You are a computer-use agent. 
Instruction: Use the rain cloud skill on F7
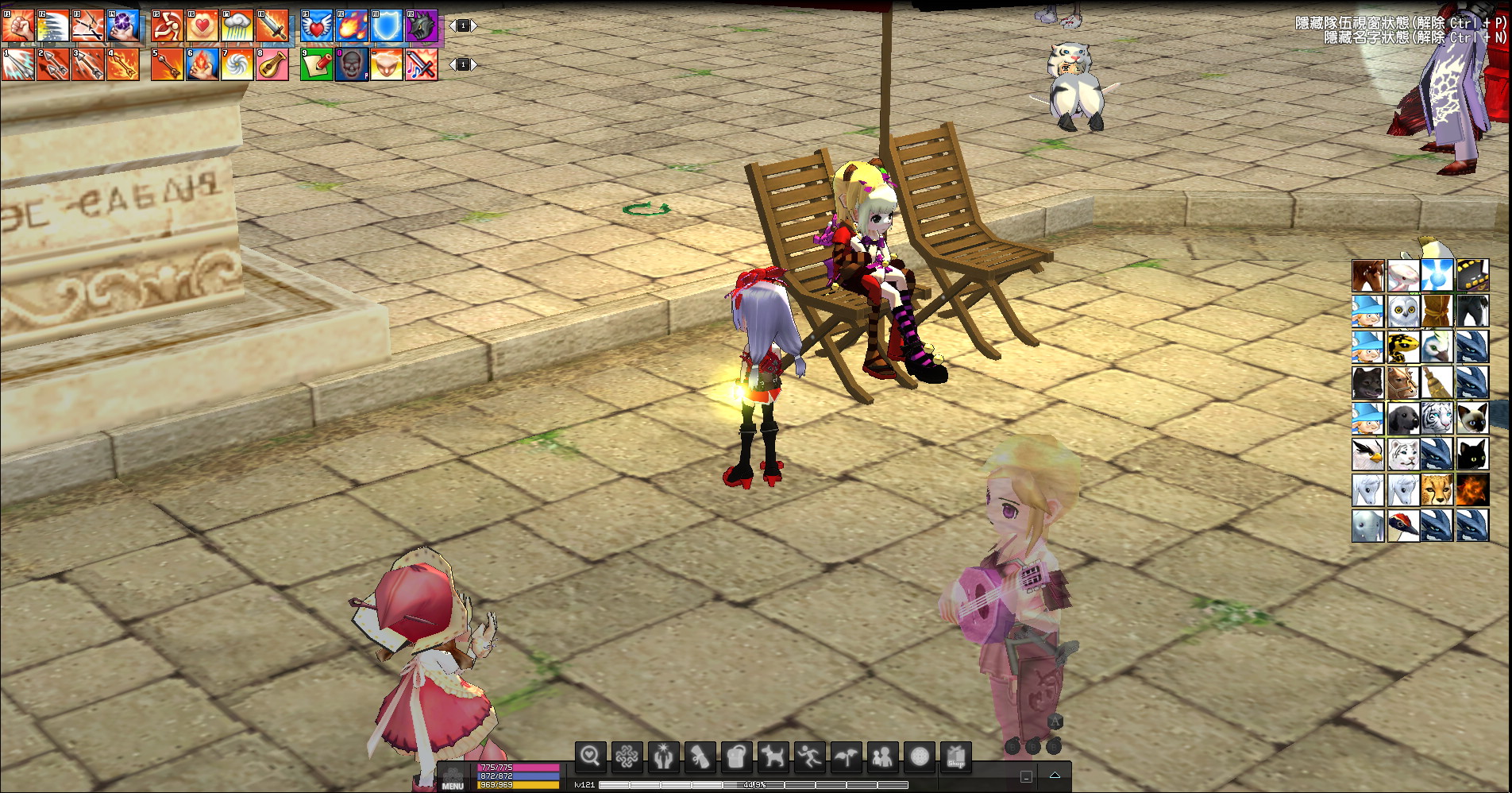[x=237, y=26]
